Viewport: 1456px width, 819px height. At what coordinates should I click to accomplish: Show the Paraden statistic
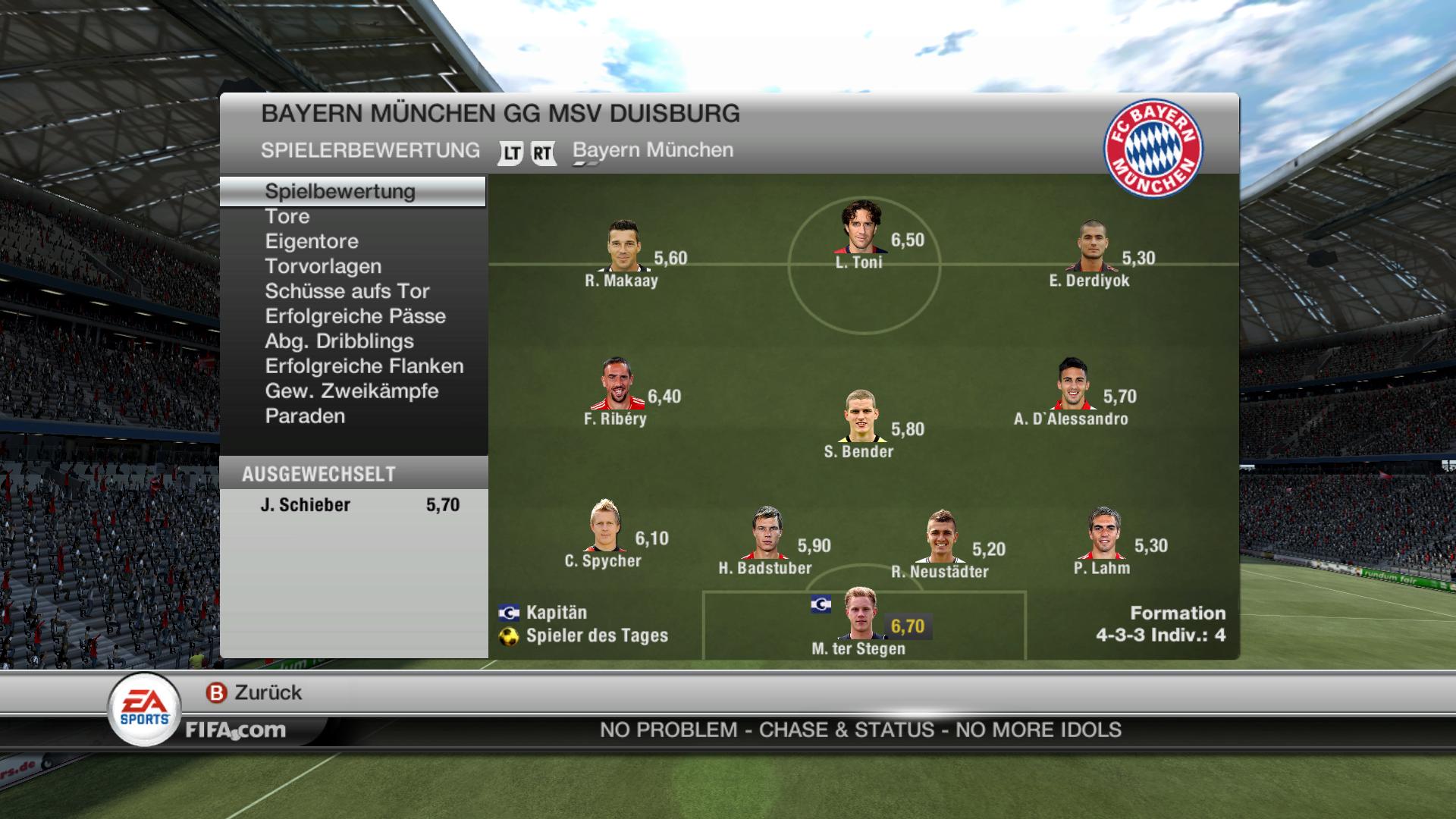pyautogui.click(x=305, y=416)
